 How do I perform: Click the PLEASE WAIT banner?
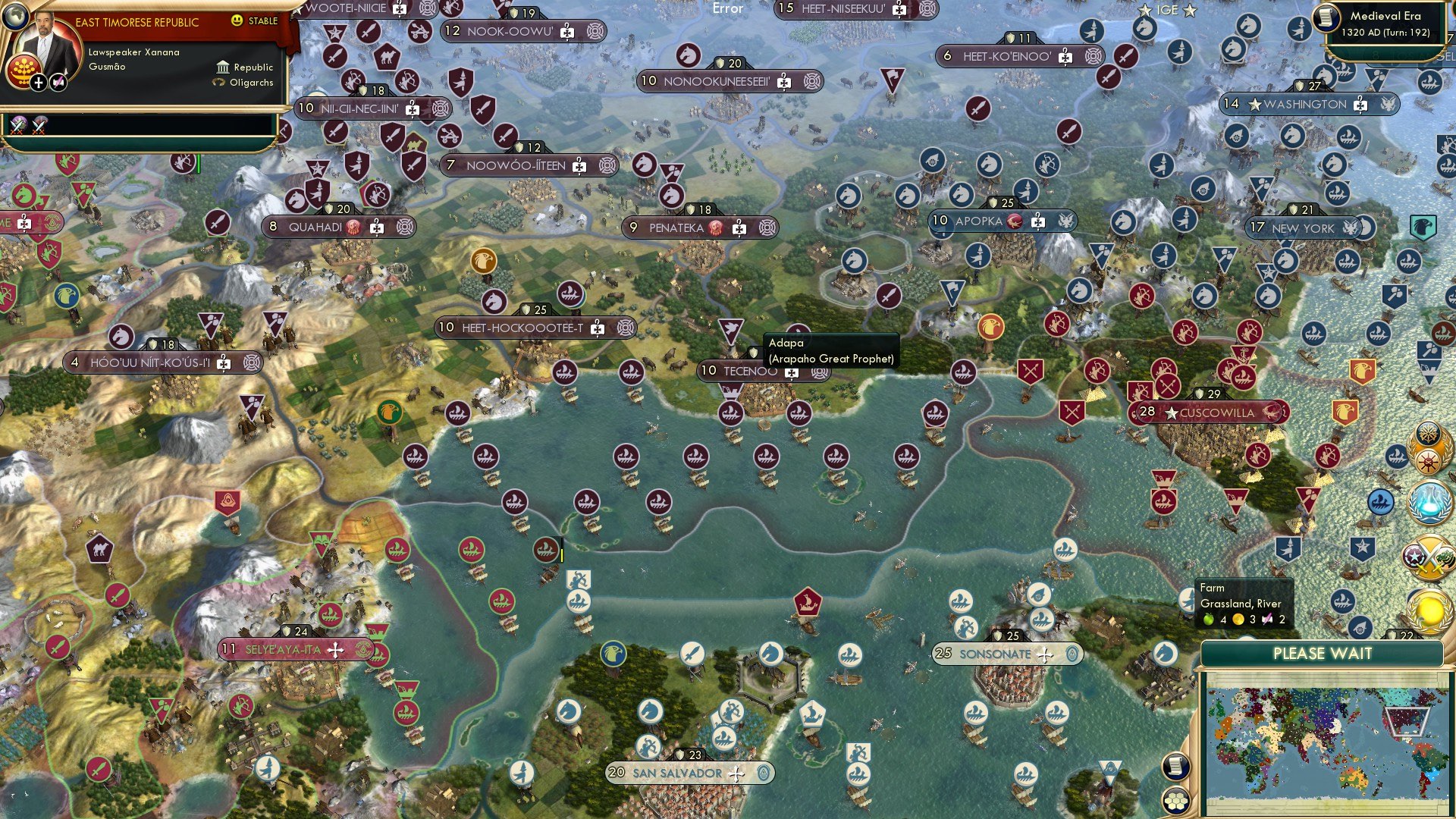[x=1324, y=653]
